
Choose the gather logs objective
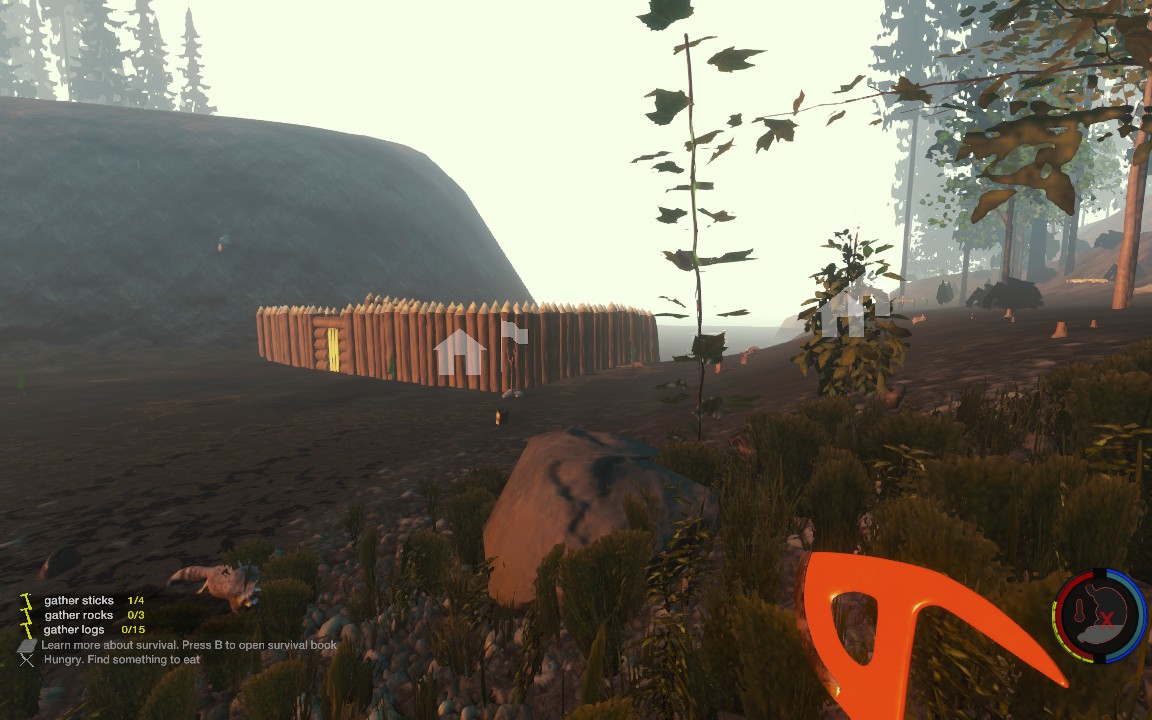[x=80, y=630]
